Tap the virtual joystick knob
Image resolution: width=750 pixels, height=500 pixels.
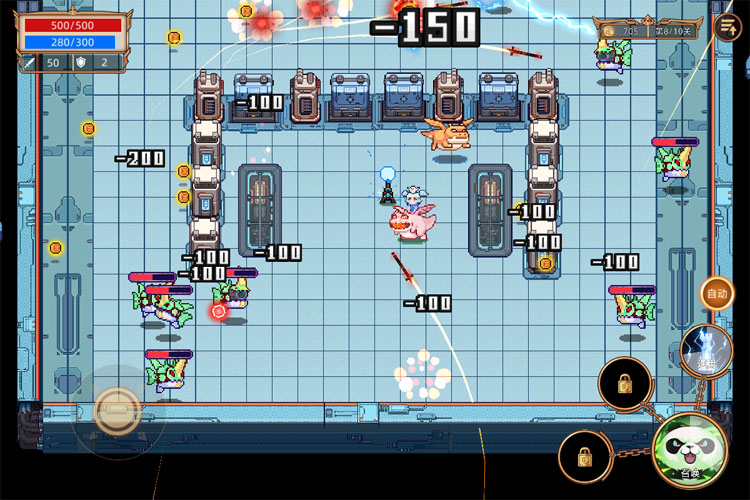point(117,409)
